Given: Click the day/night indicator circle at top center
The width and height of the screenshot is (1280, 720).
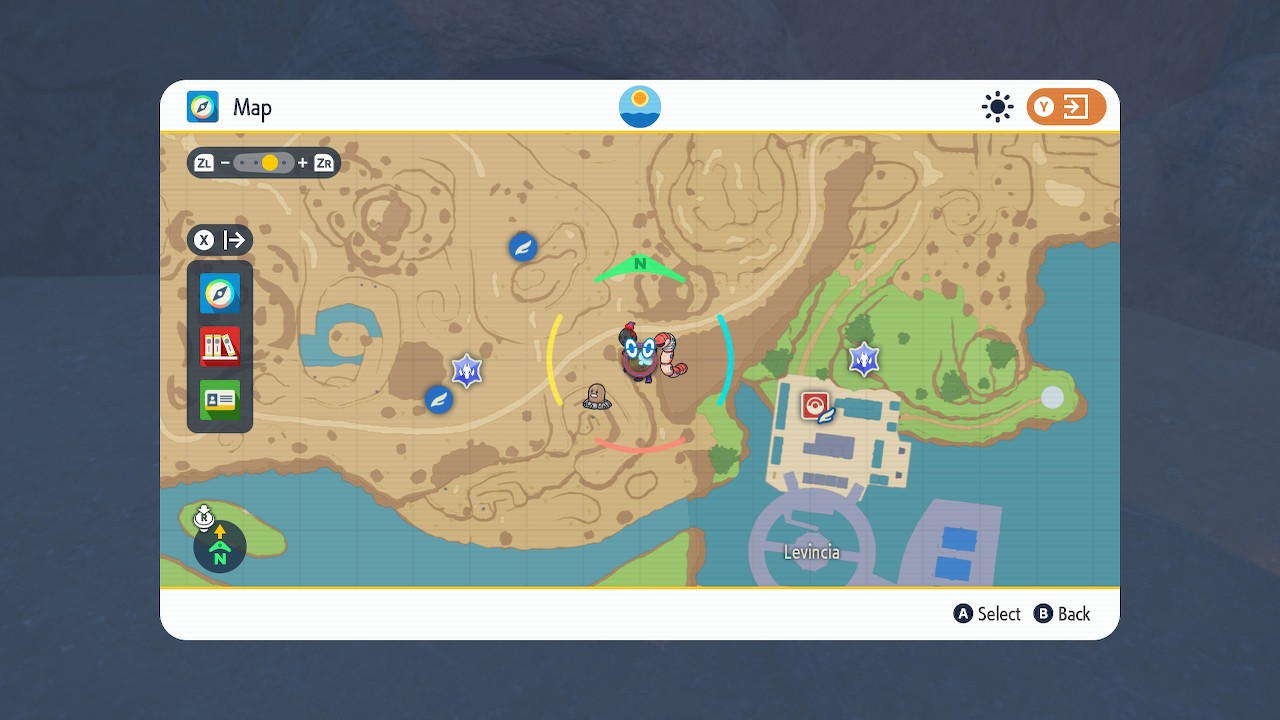Looking at the screenshot, I should (639, 106).
